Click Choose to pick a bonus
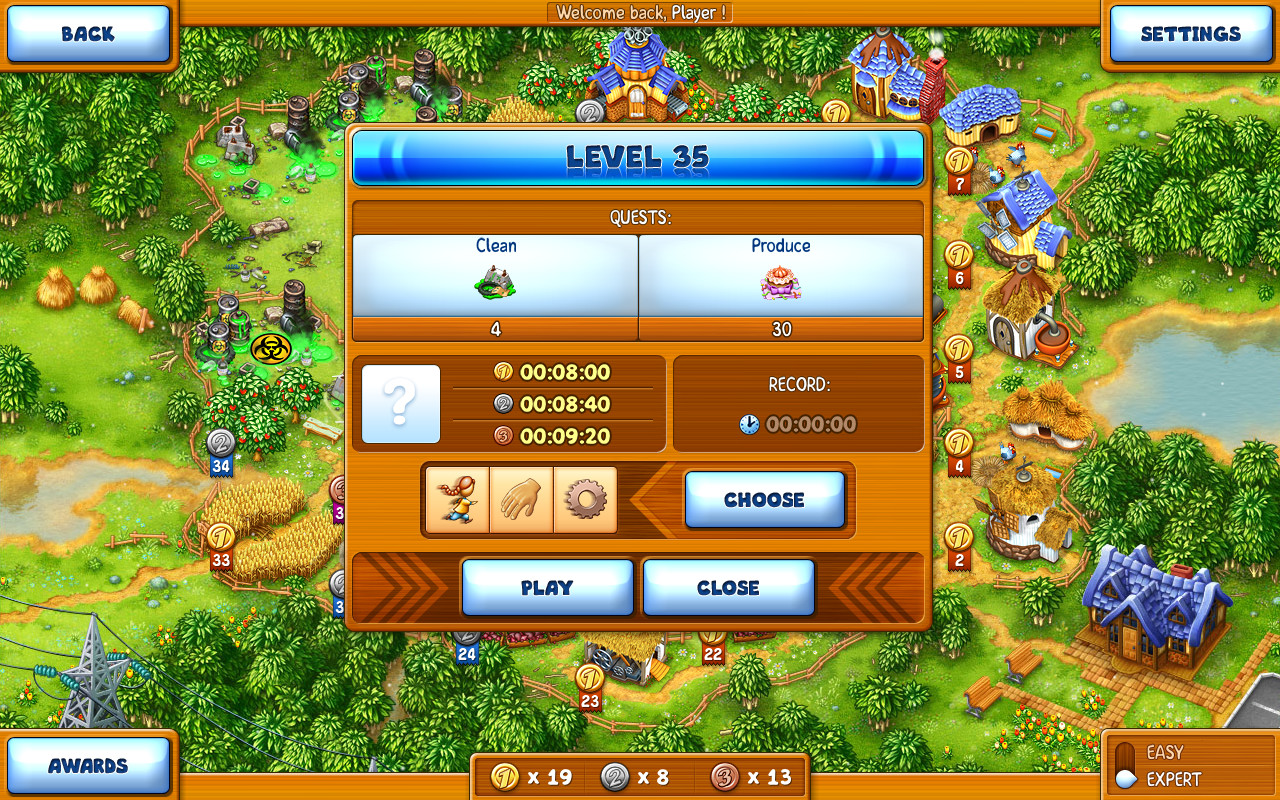 coord(765,499)
